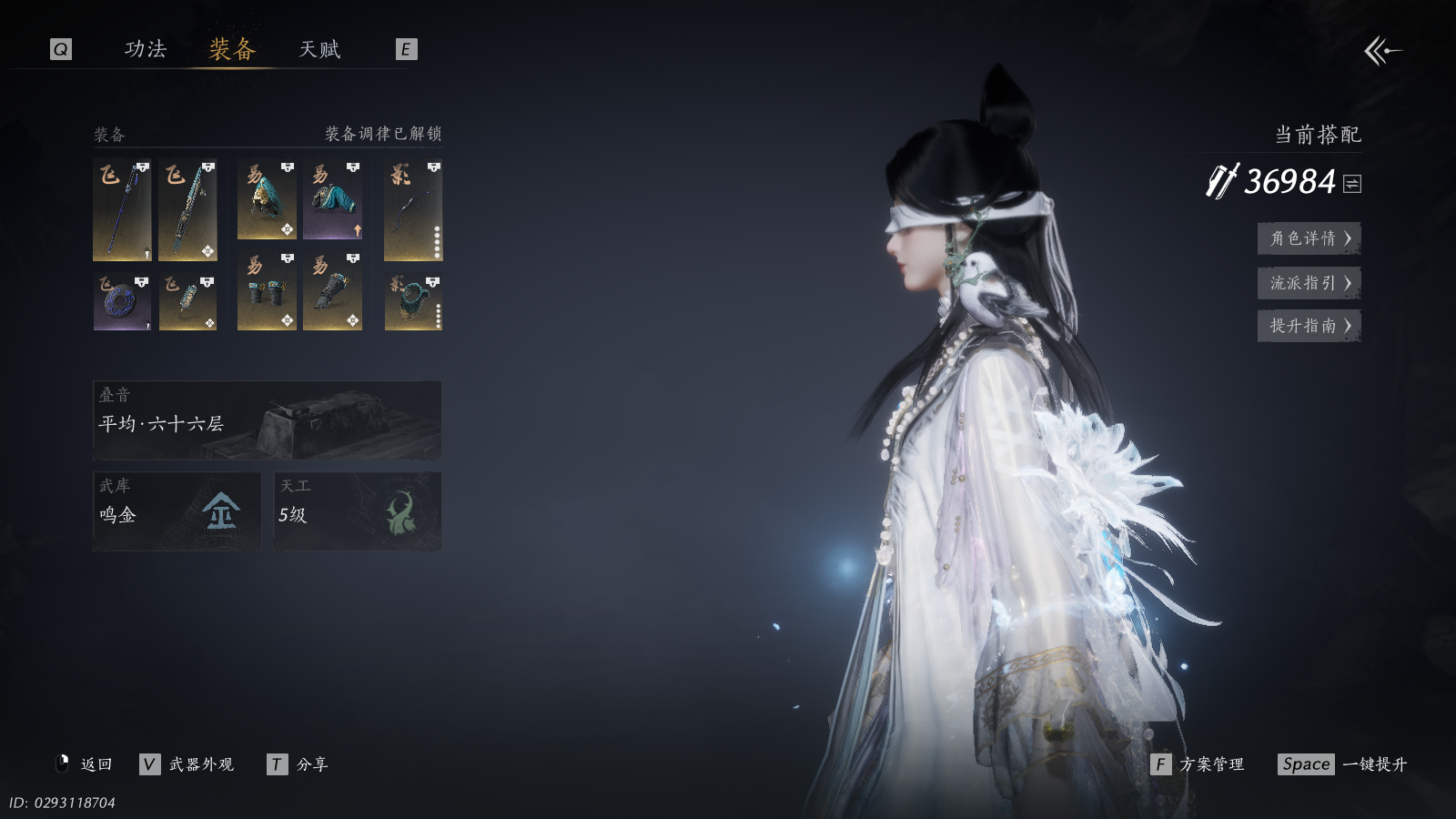Image resolution: width=1456 pixels, height=819 pixels.
Task: Open the 天工 level 5 panel
Action: (x=358, y=511)
